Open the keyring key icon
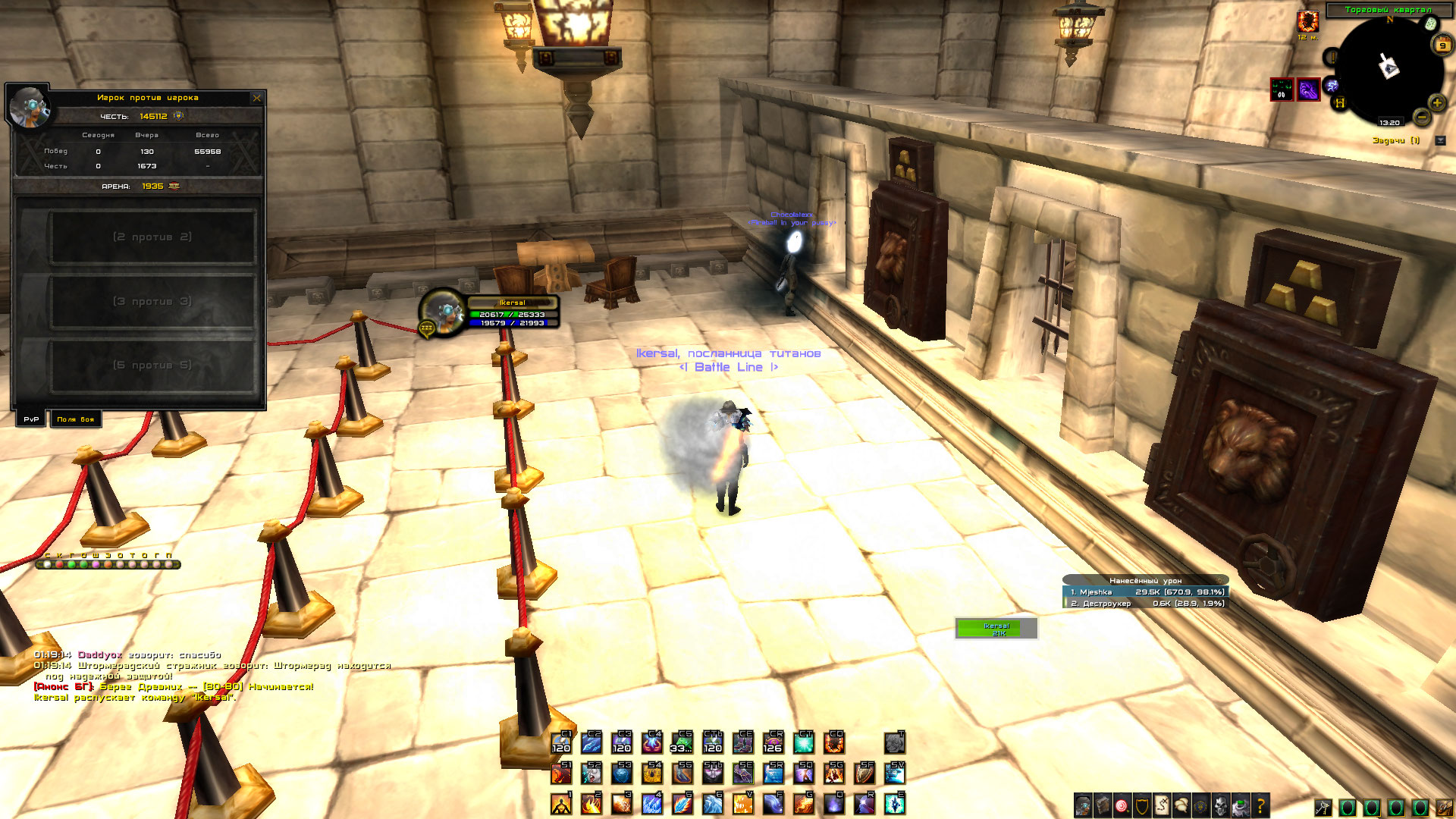 click(1323, 807)
